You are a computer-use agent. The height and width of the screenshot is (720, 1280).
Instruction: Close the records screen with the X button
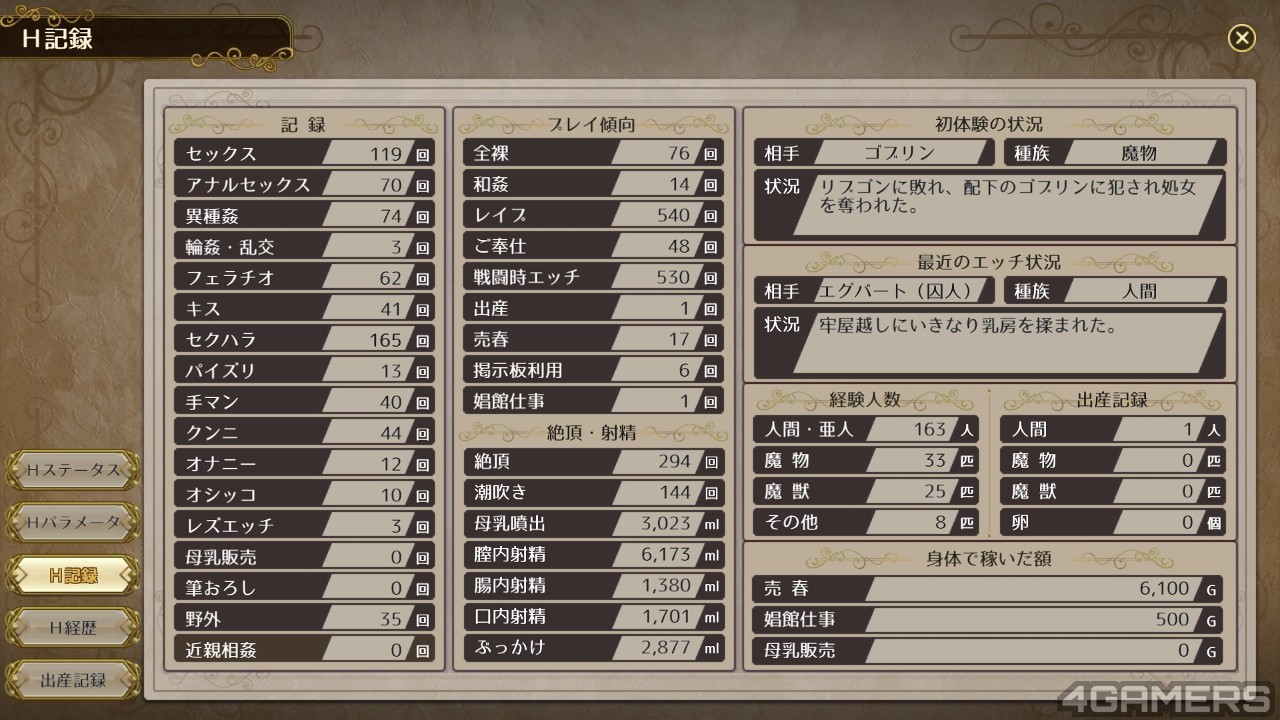[x=1241, y=38]
